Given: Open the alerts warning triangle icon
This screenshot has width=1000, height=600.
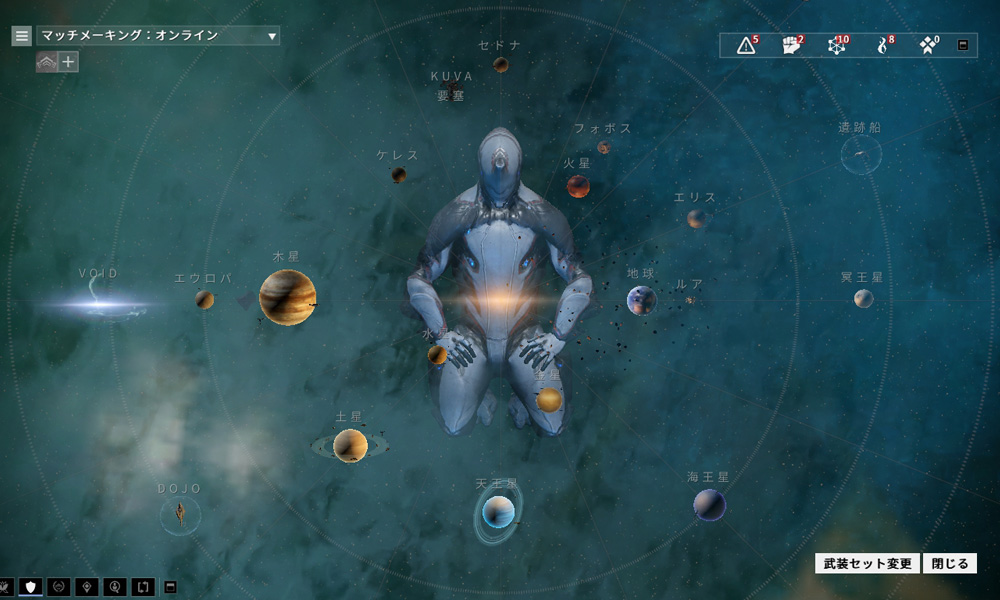Looking at the screenshot, I should (746, 45).
